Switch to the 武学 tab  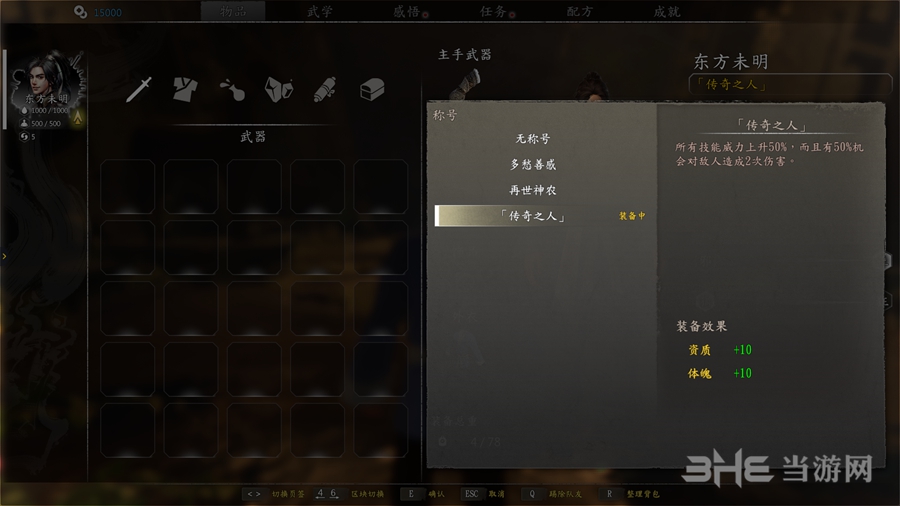(x=320, y=12)
